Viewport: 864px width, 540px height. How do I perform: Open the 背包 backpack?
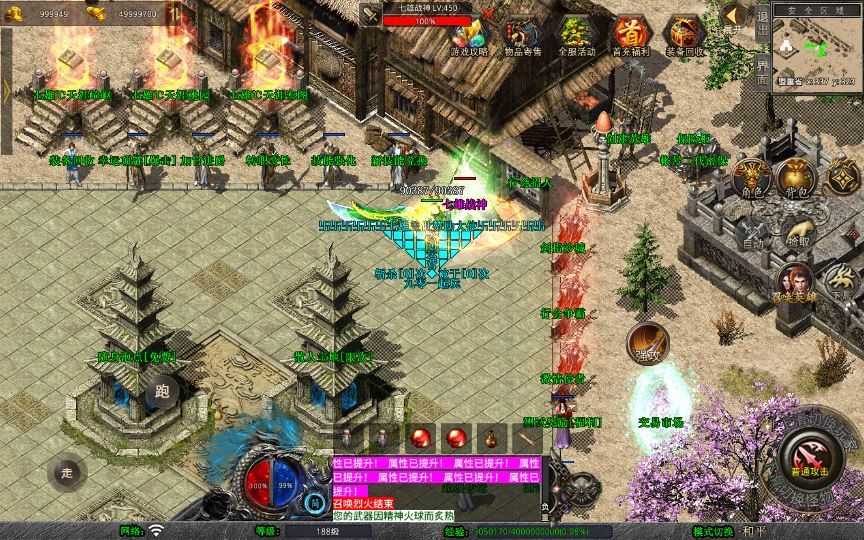797,178
